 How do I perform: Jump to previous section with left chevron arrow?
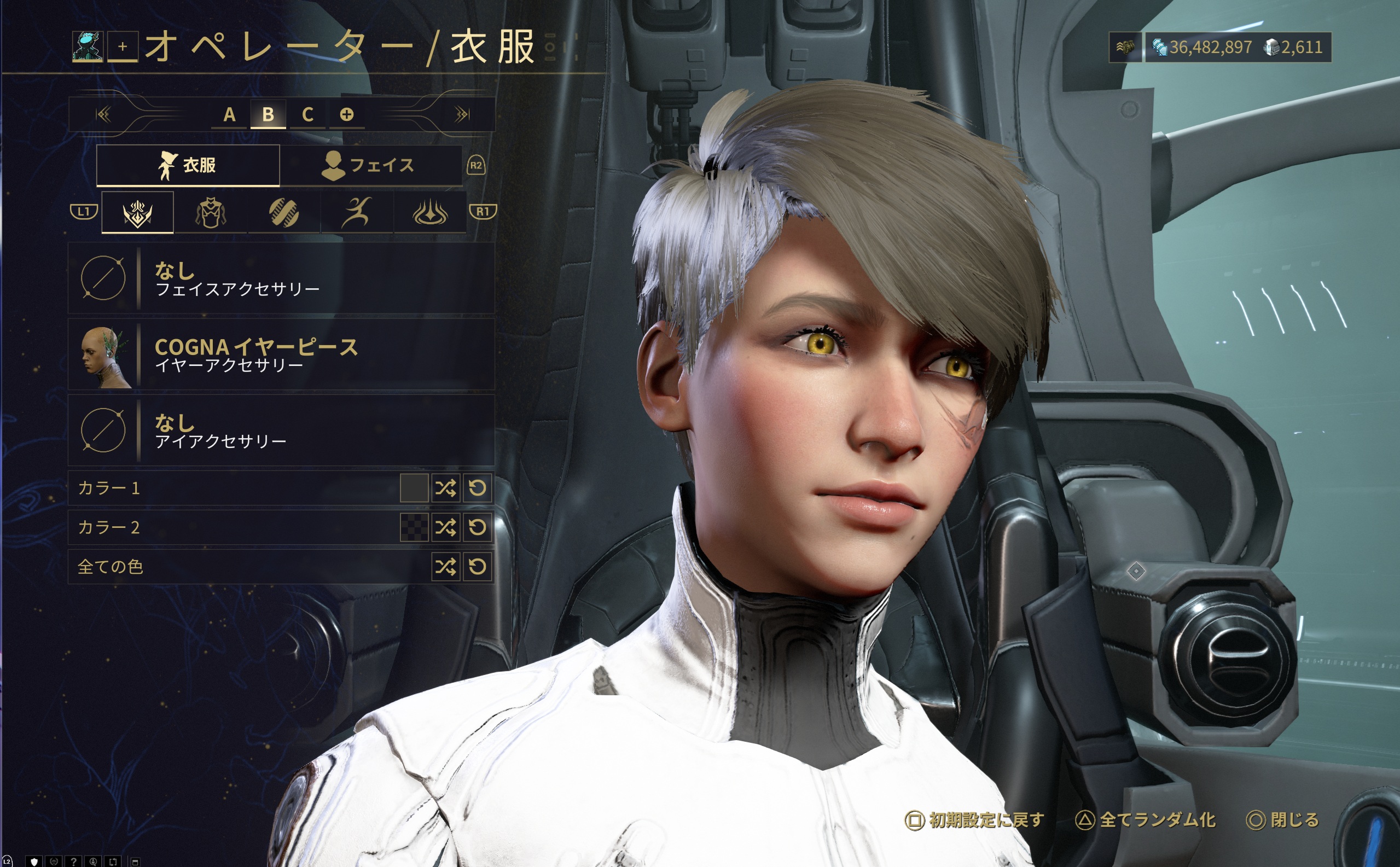(103, 115)
